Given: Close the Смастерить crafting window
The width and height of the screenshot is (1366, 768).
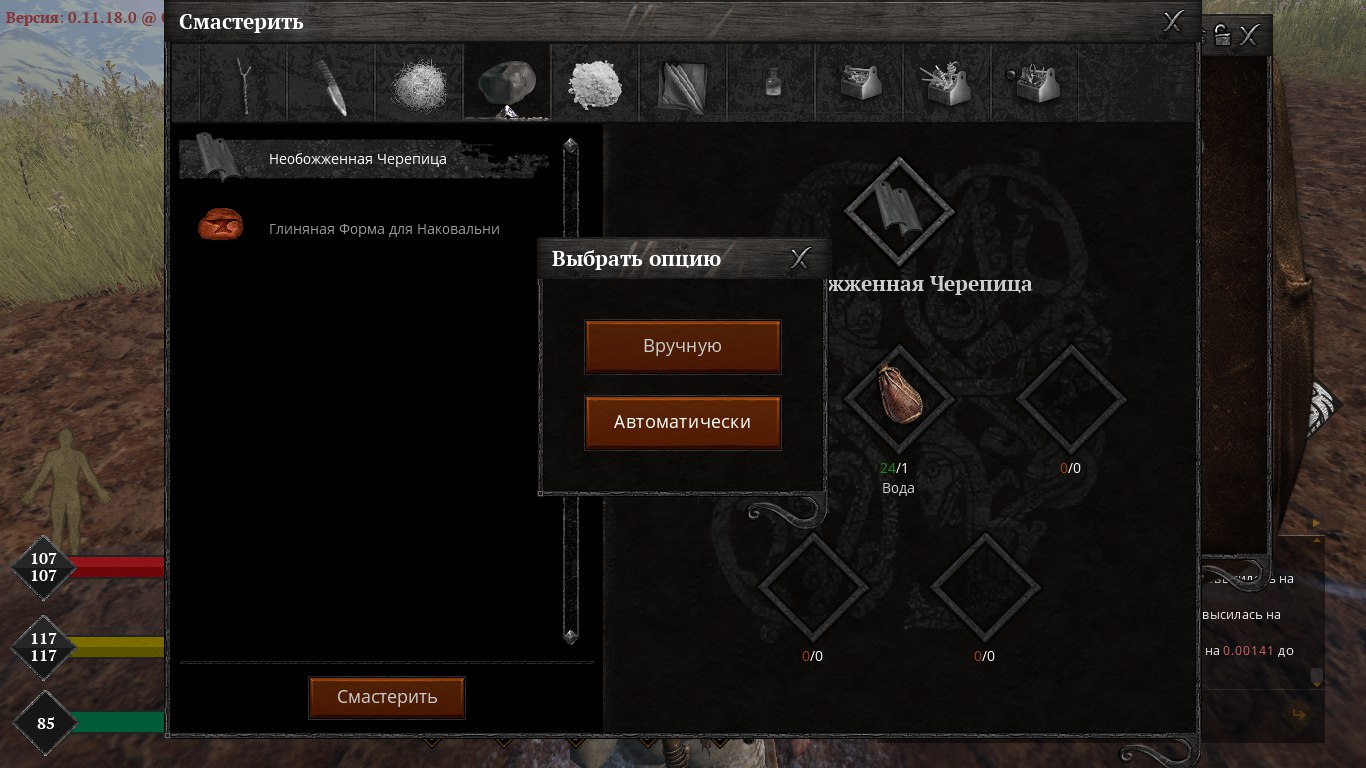Looking at the screenshot, I should [1174, 21].
